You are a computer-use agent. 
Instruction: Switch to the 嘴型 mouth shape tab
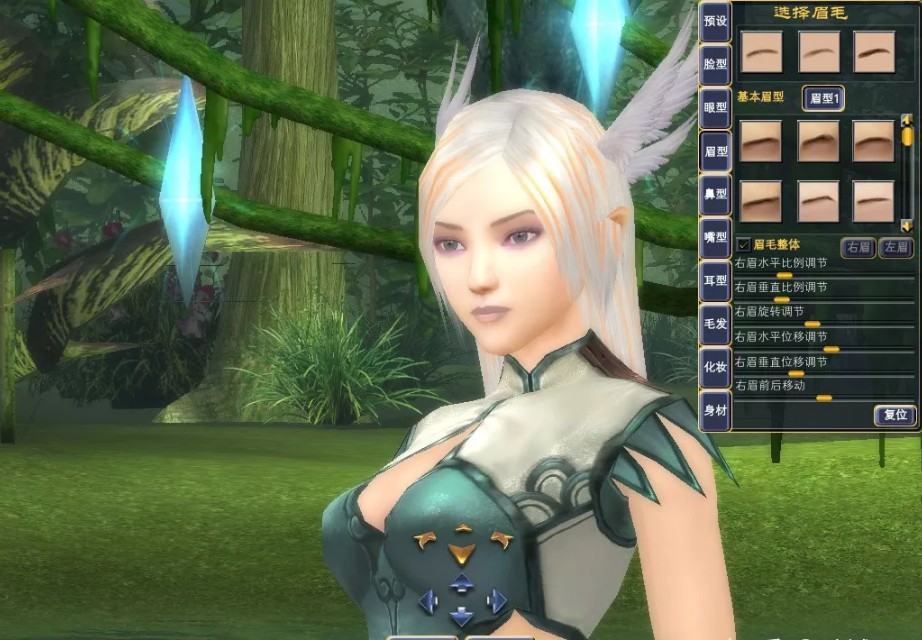(x=714, y=238)
